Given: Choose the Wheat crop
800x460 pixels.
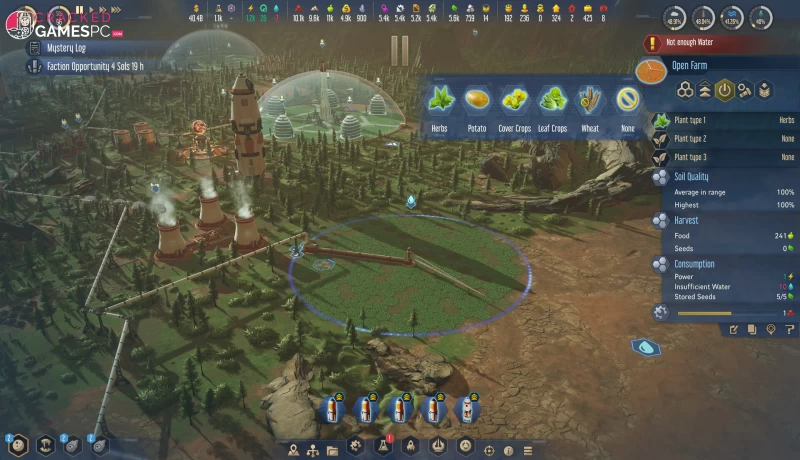Looking at the screenshot, I should point(590,101).
